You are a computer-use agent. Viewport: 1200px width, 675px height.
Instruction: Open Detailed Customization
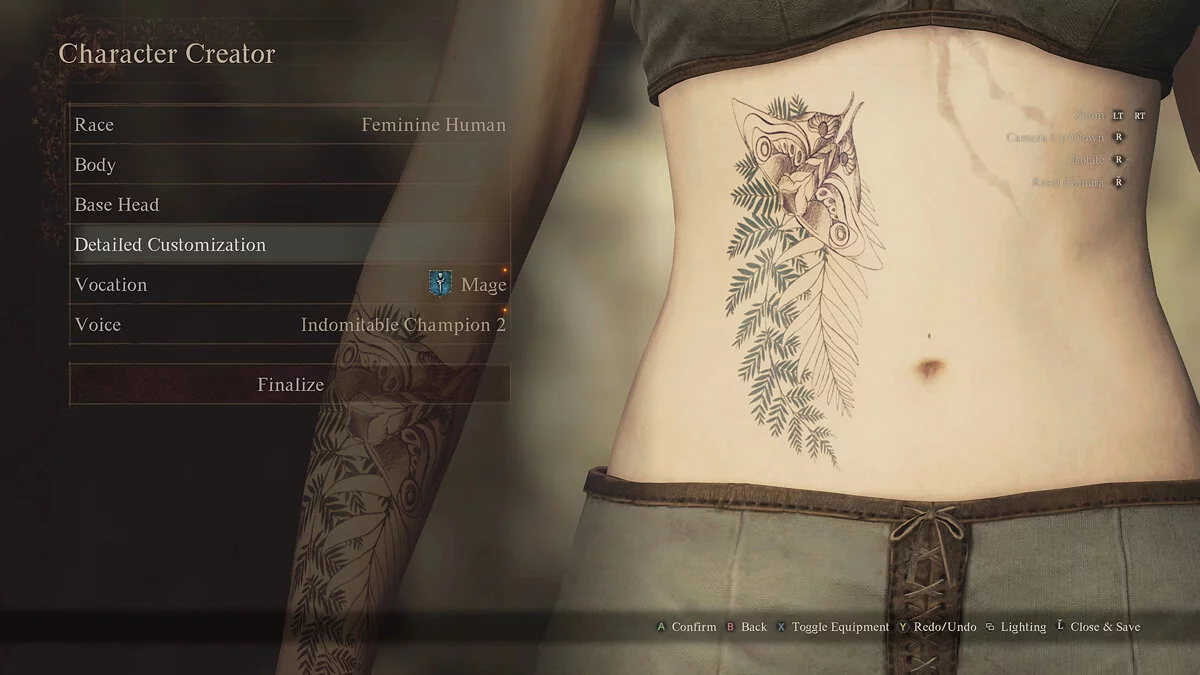(x=289, y=245)
